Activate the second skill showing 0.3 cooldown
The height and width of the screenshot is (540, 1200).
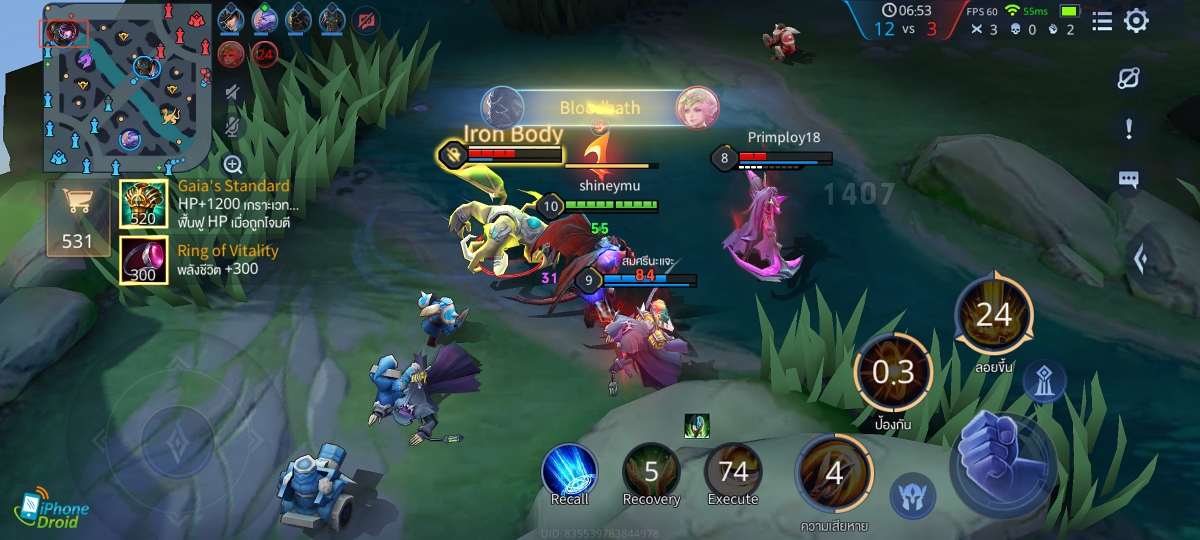tap(893, 373)
